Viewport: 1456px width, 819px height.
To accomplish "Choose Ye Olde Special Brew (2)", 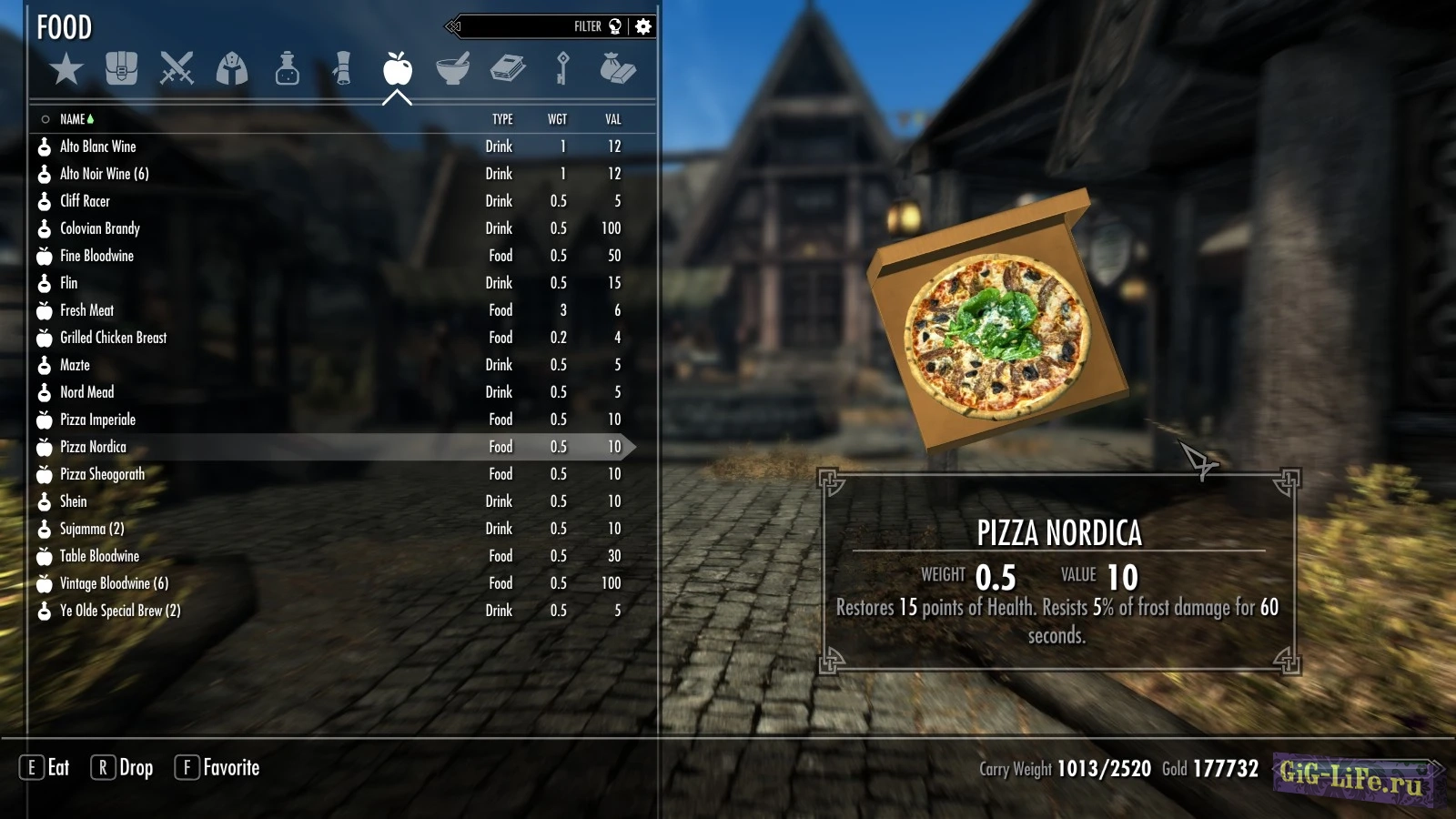I will [120, 611].
